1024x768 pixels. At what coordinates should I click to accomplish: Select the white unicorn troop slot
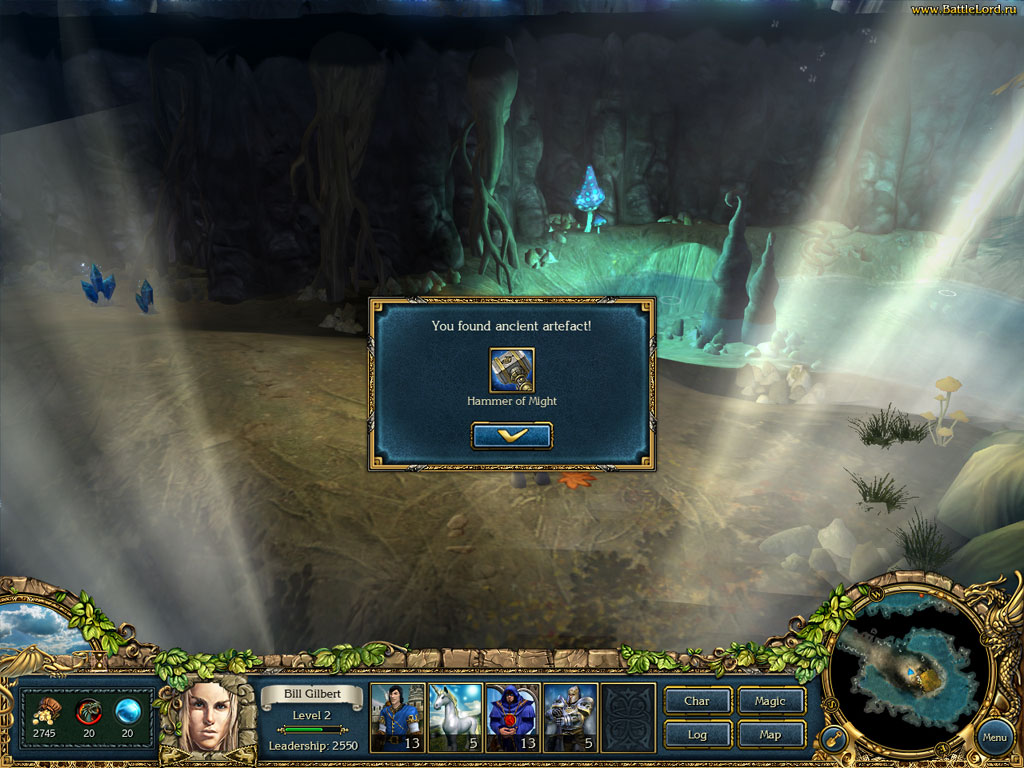tap(456, 717)
